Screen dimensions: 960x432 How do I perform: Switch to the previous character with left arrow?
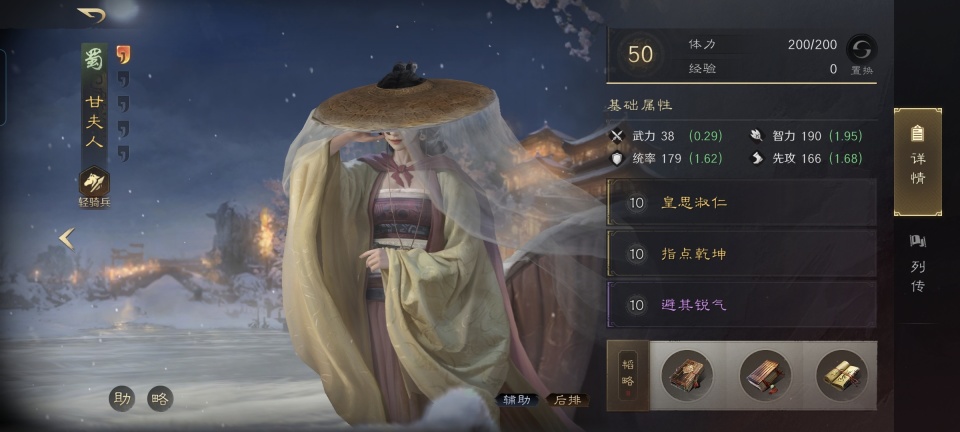(67, 238)
